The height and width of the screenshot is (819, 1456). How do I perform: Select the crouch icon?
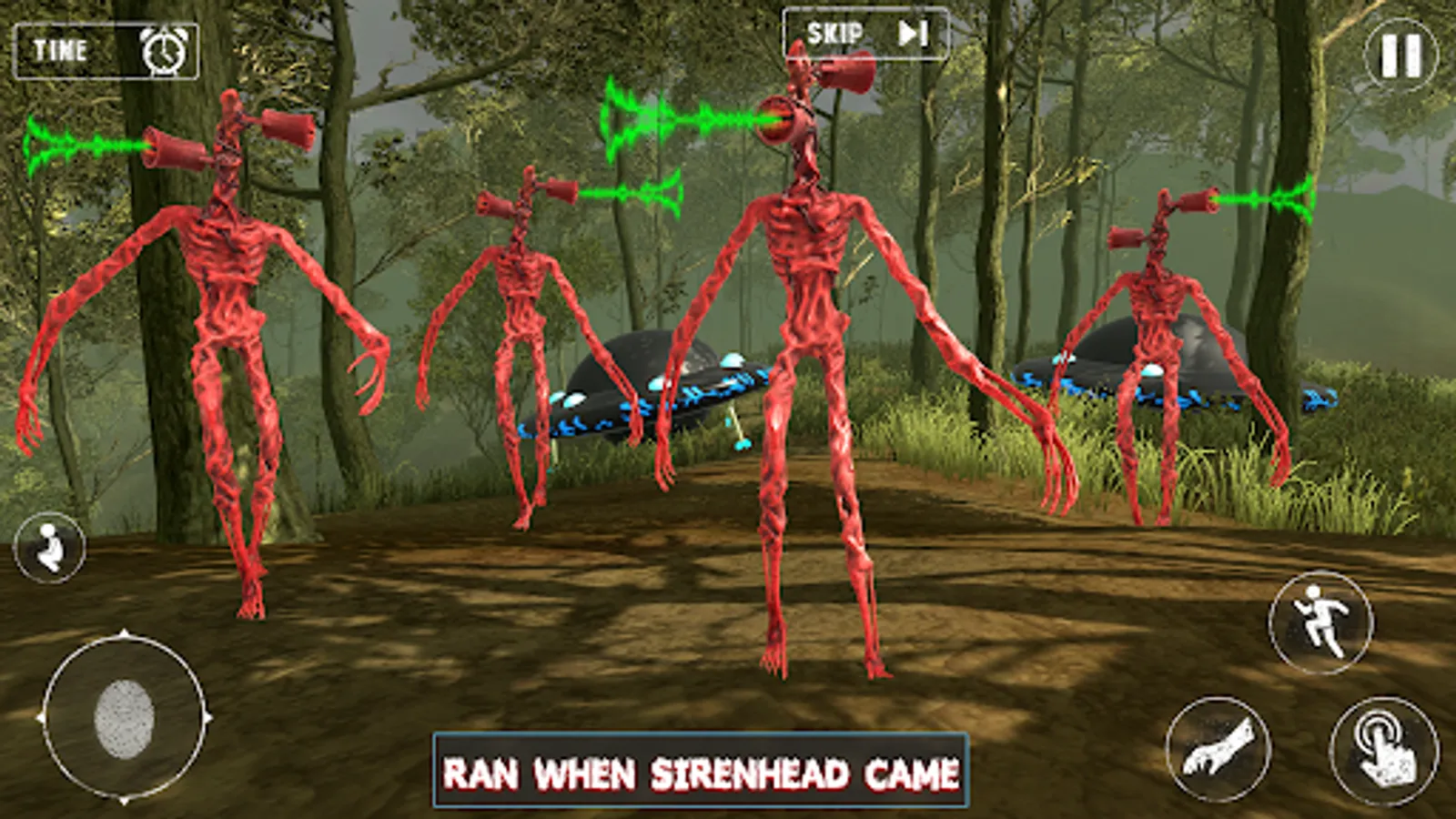pyautogui.click(x=50, y=546)
